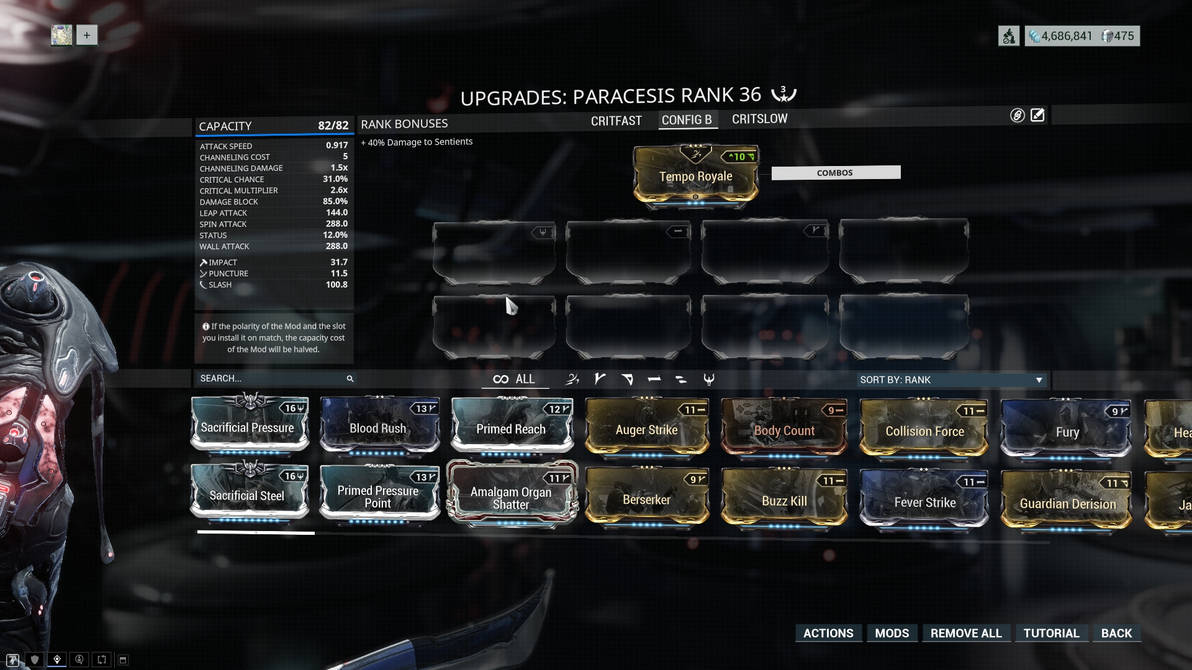Choose the Amalgam Organ Shatter mod
Viewport: 1192px width, 670px height.
click(511, 495)
